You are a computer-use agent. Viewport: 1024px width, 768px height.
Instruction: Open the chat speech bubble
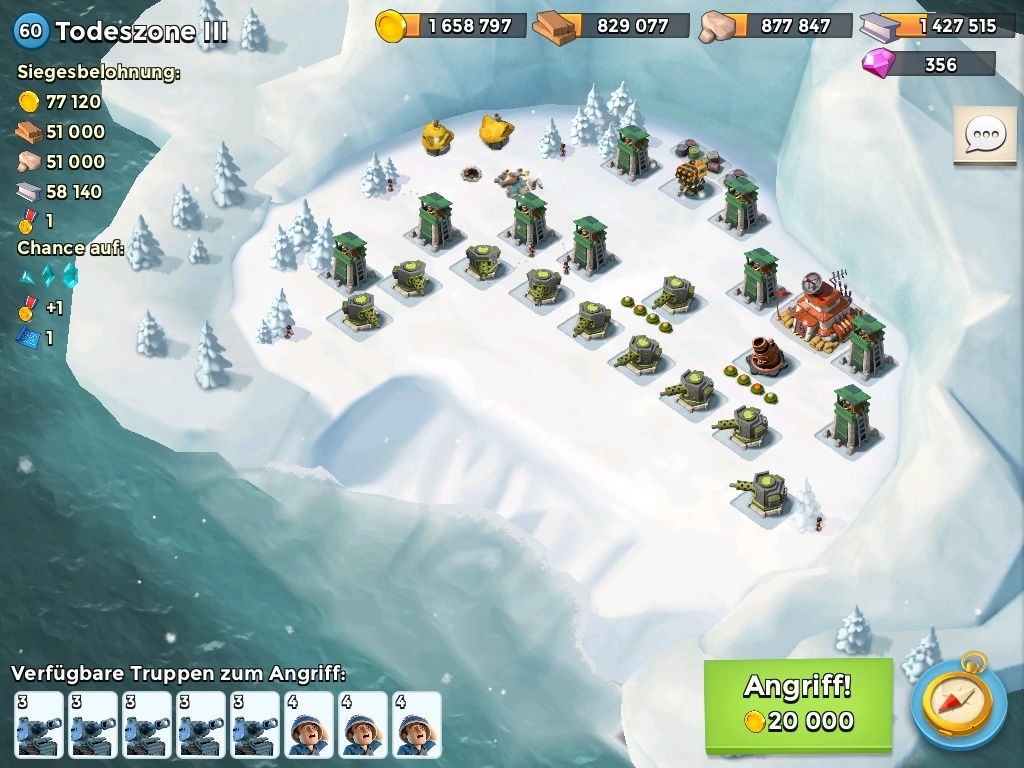985,134
